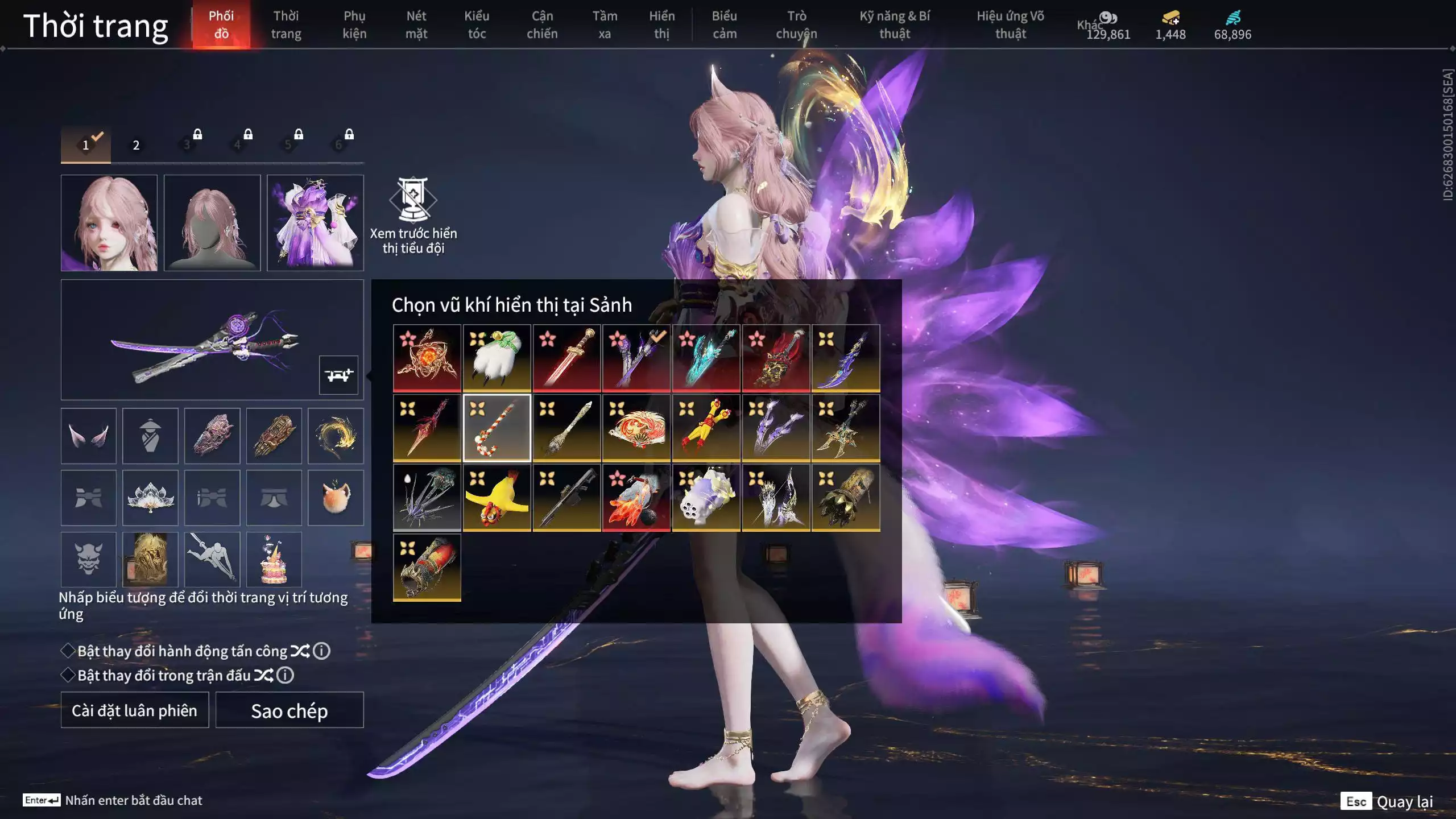Image resolution: width=1456 pixels, height=819 pixels.
Task: Click the birthday cake accessory slot
Action: 274,560
